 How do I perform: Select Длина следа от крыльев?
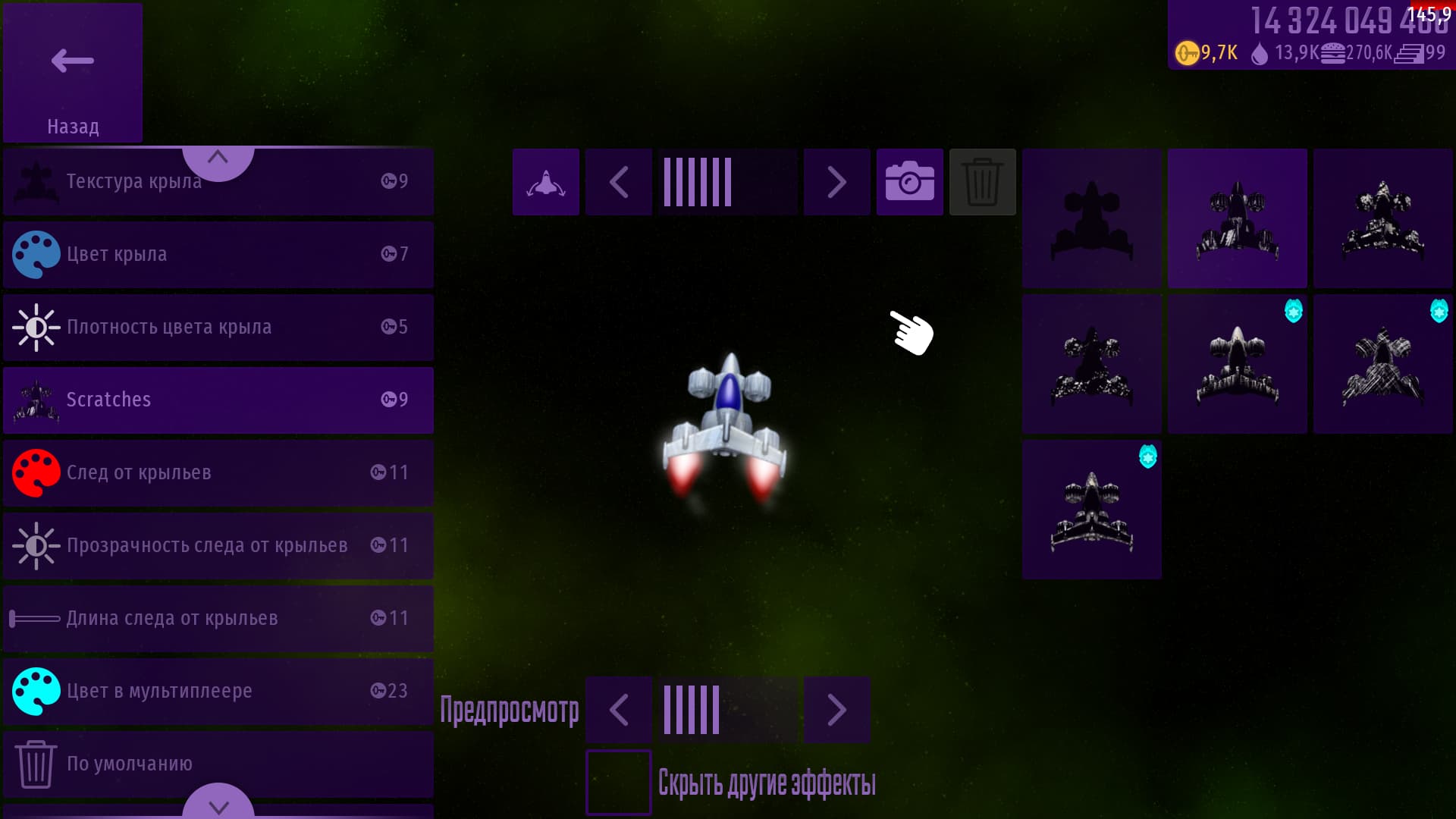[x=218, y=618]
